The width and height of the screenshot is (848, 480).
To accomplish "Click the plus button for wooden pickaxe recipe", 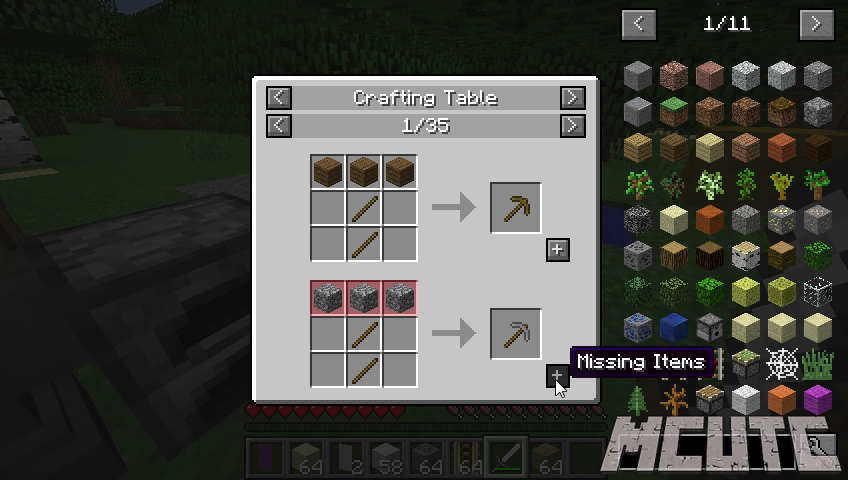I will click(558, 250).
